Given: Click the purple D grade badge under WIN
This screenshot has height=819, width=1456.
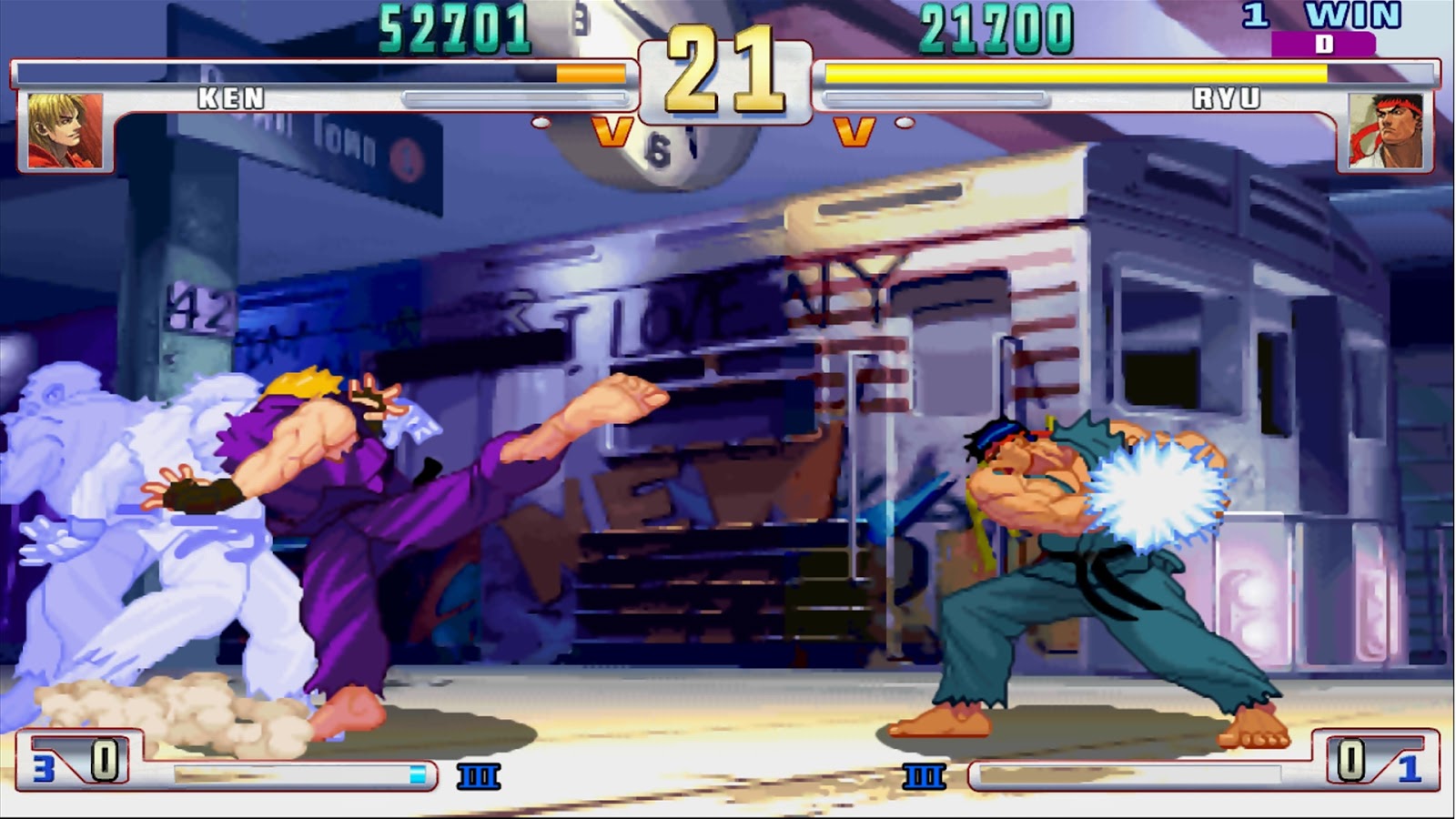Looking at the screenshot, I should 1323,42.
